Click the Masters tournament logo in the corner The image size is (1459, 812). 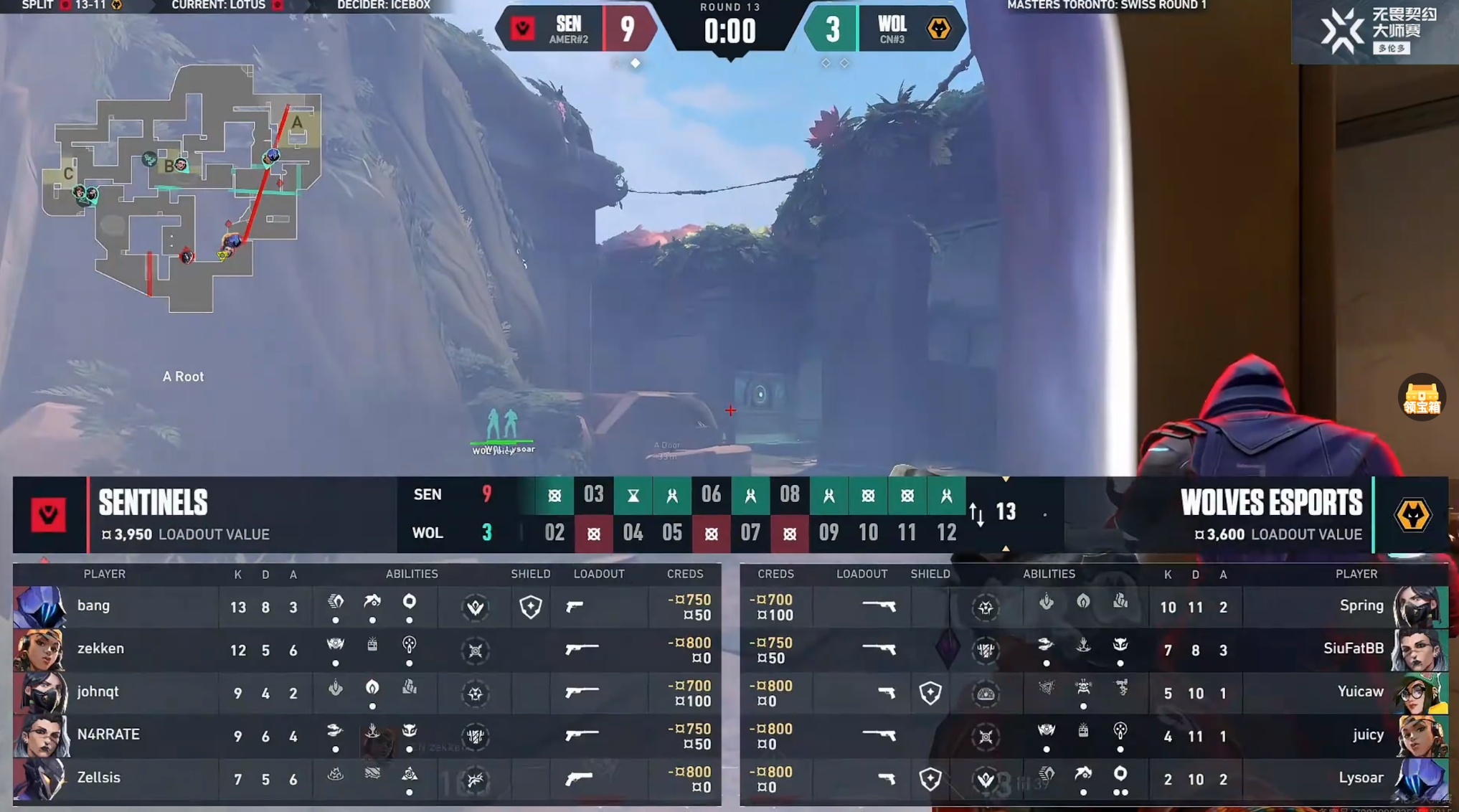[x=1376, y=31]
